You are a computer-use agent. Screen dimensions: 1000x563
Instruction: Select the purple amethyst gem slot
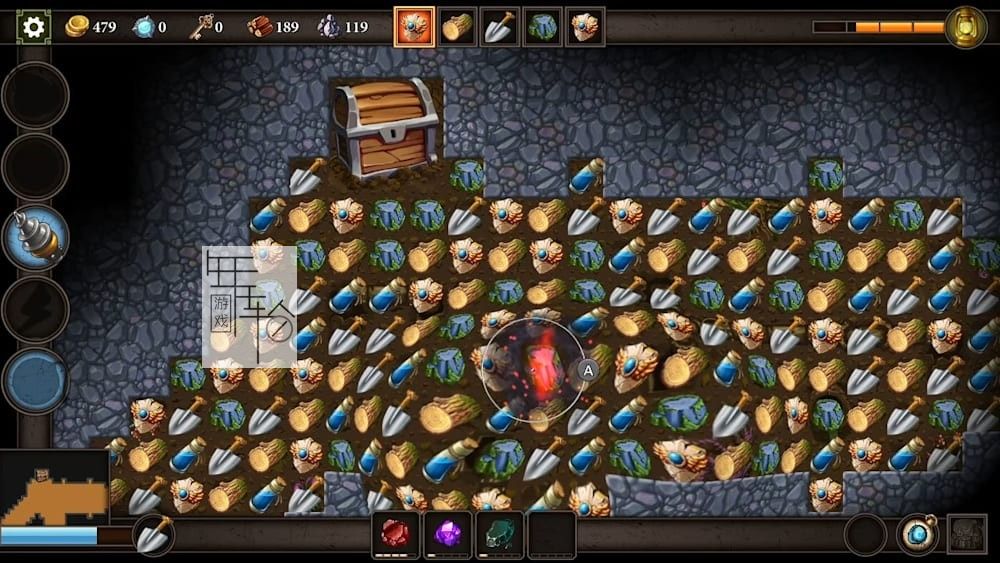tap(447, 534)
